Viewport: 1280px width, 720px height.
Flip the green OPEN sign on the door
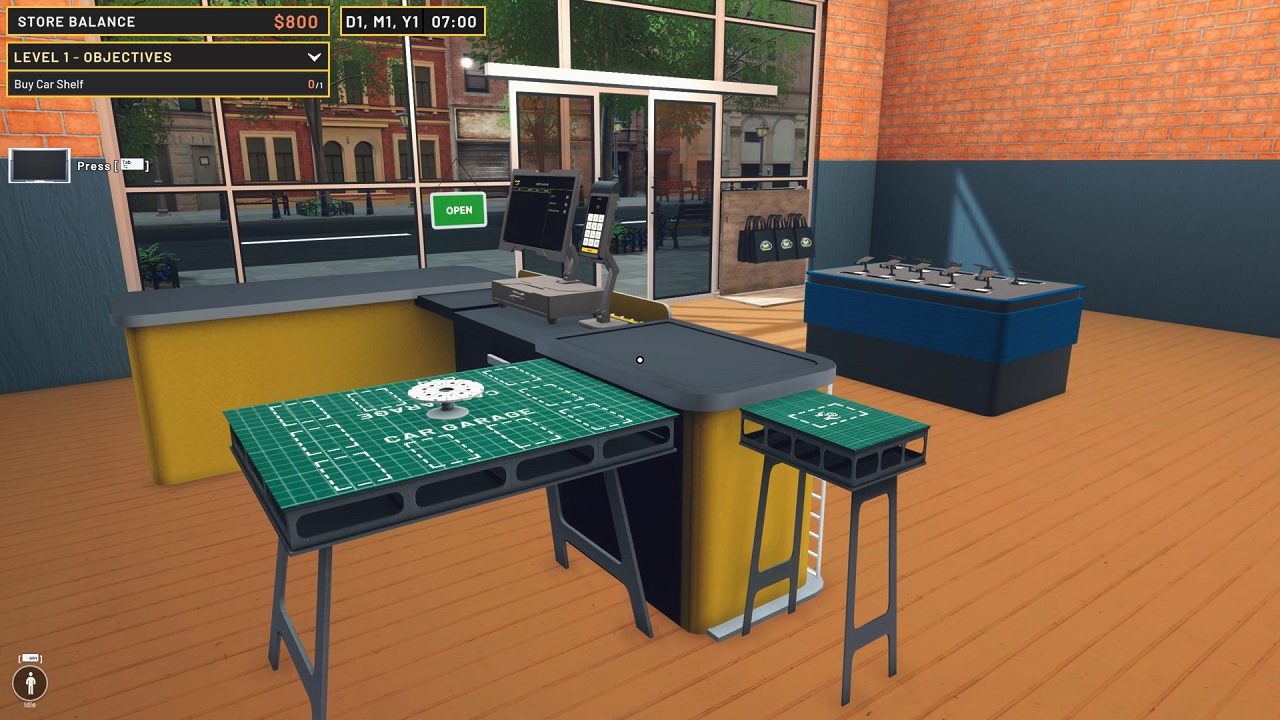pyautogui.click(x=458, y=210)
